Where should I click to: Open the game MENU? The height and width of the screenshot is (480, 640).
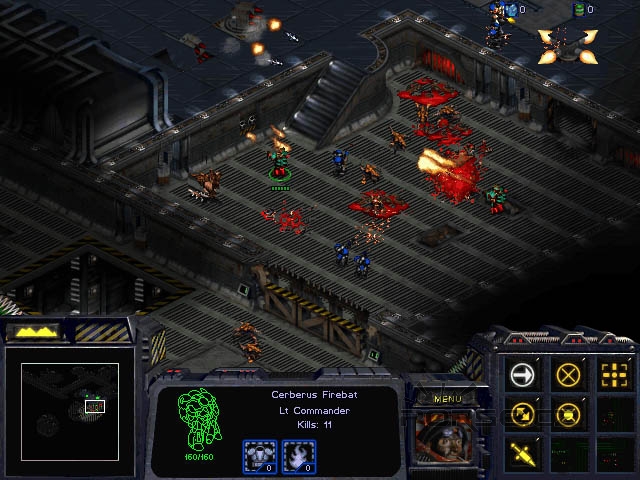(447, 399)
